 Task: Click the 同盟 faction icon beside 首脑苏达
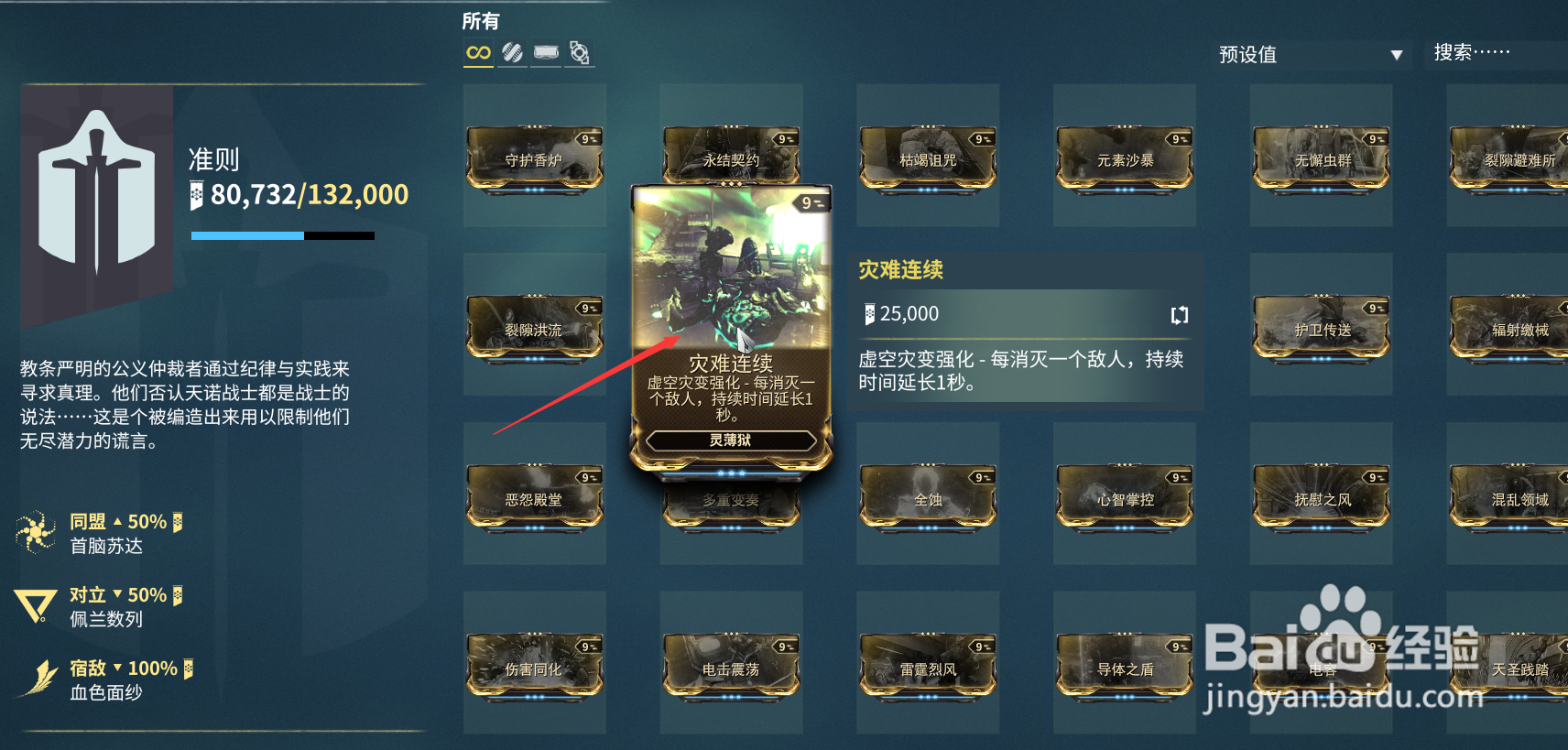point(37,531)
